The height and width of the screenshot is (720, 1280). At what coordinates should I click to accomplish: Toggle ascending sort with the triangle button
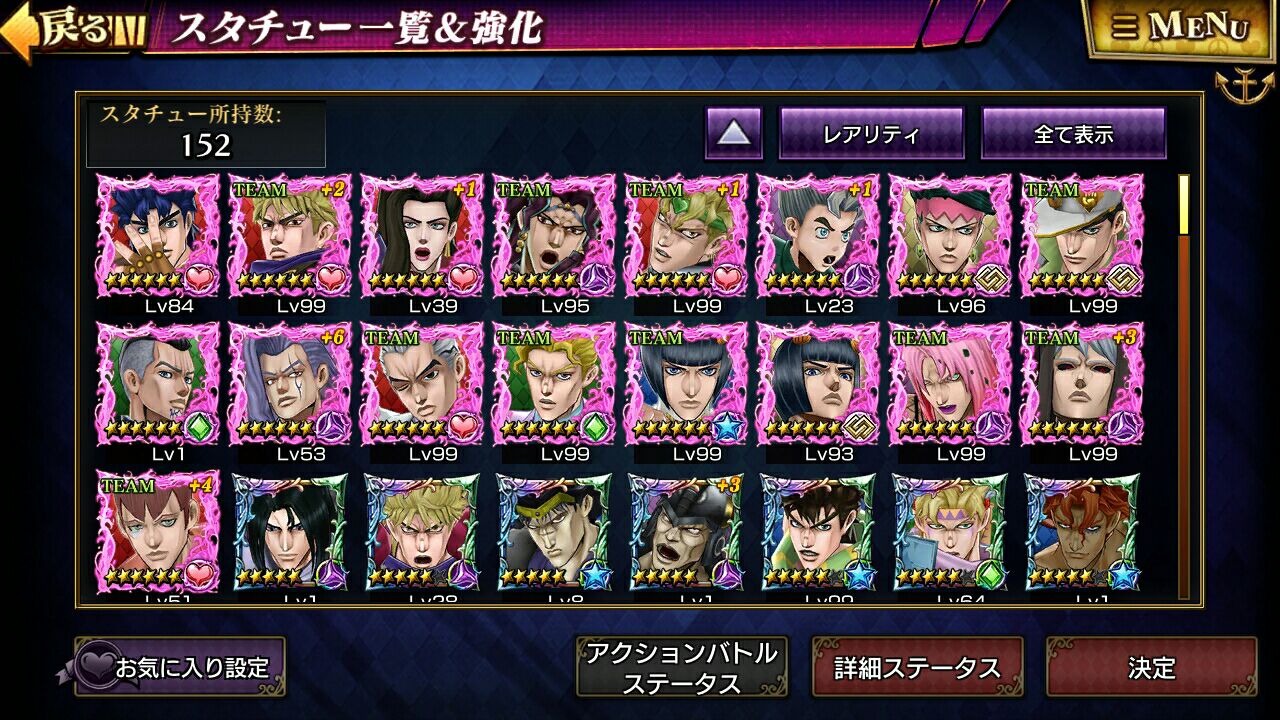(x=737, y=131)
